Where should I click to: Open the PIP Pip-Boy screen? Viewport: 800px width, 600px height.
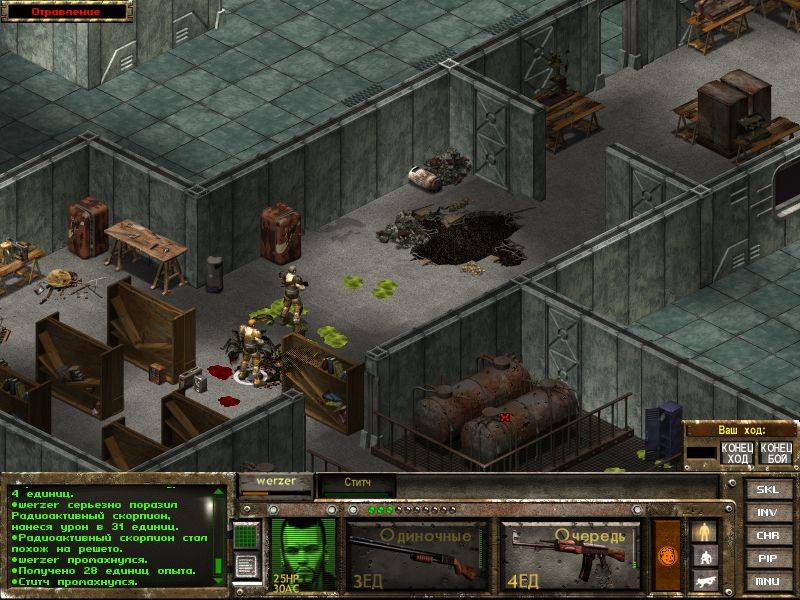pos(767,558)
